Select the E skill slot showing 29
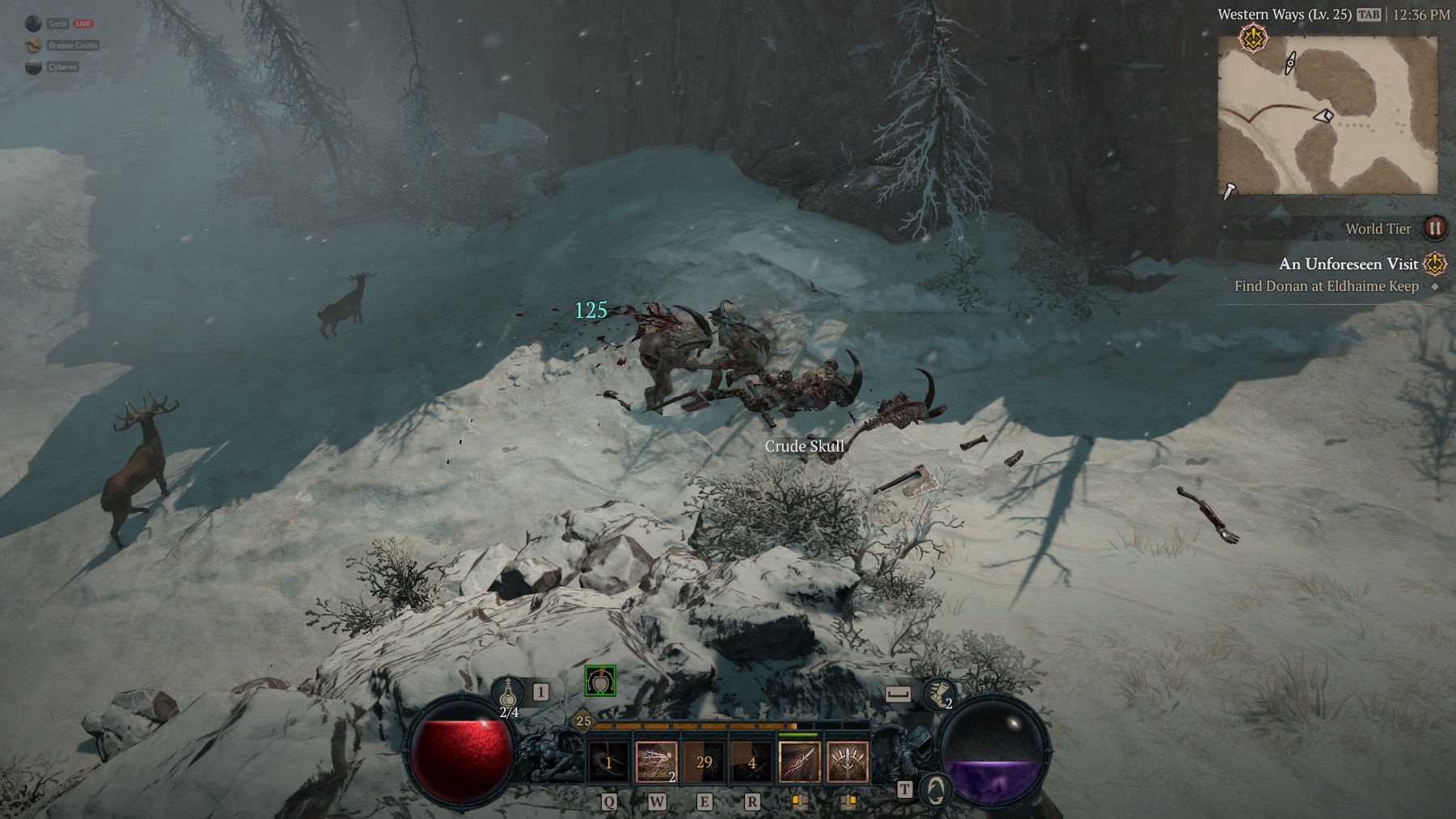1456x819 pixels. (x=705, y=762)
